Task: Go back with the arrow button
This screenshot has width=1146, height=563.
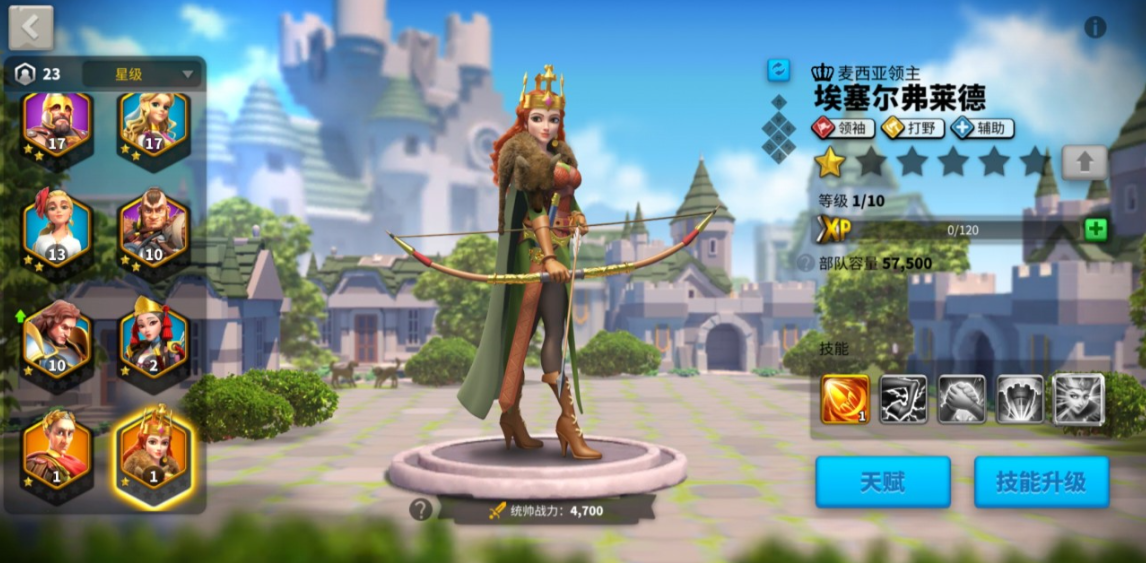Action: 31,28
